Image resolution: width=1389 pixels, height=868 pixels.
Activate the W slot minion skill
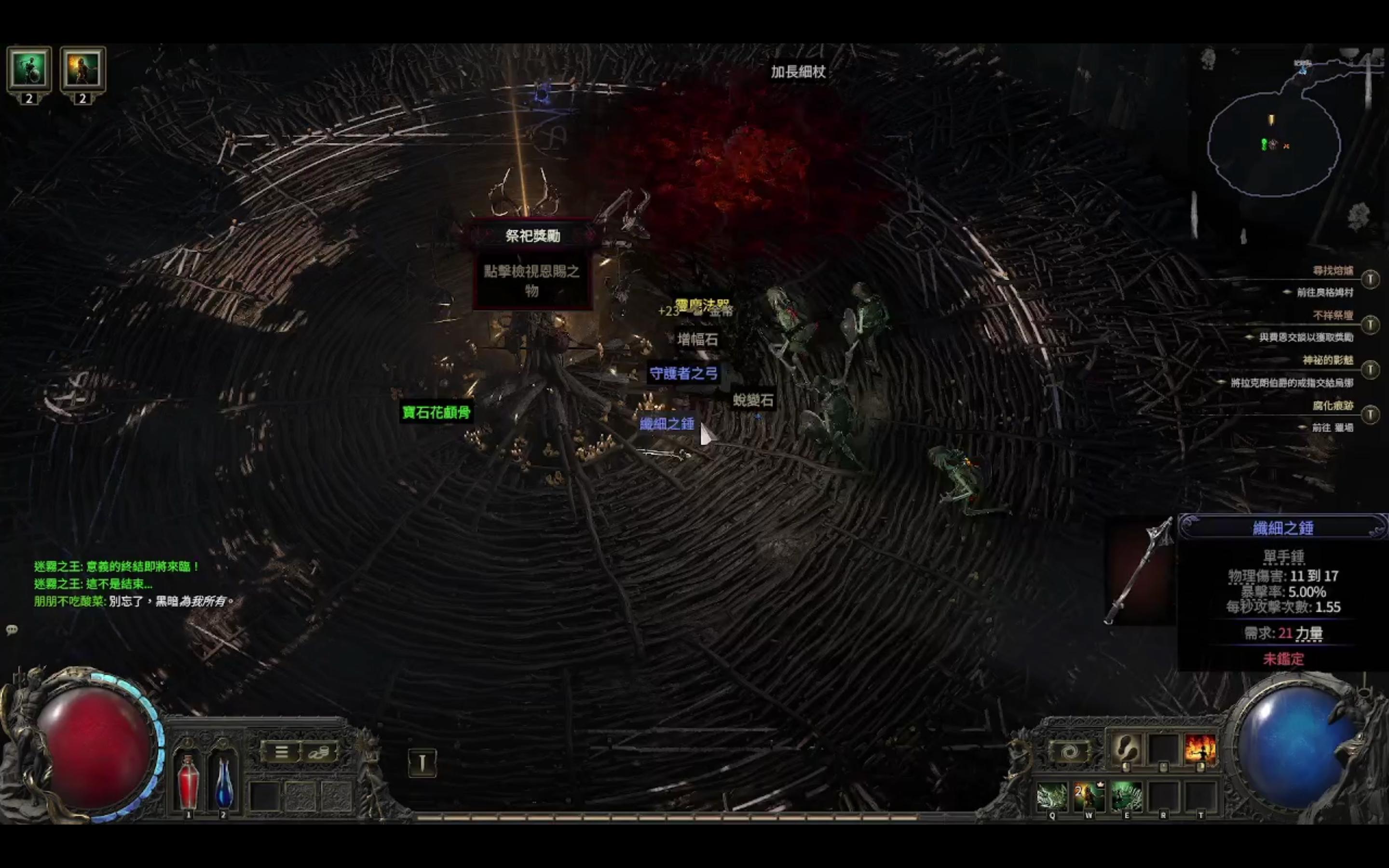pos(1089,796)
